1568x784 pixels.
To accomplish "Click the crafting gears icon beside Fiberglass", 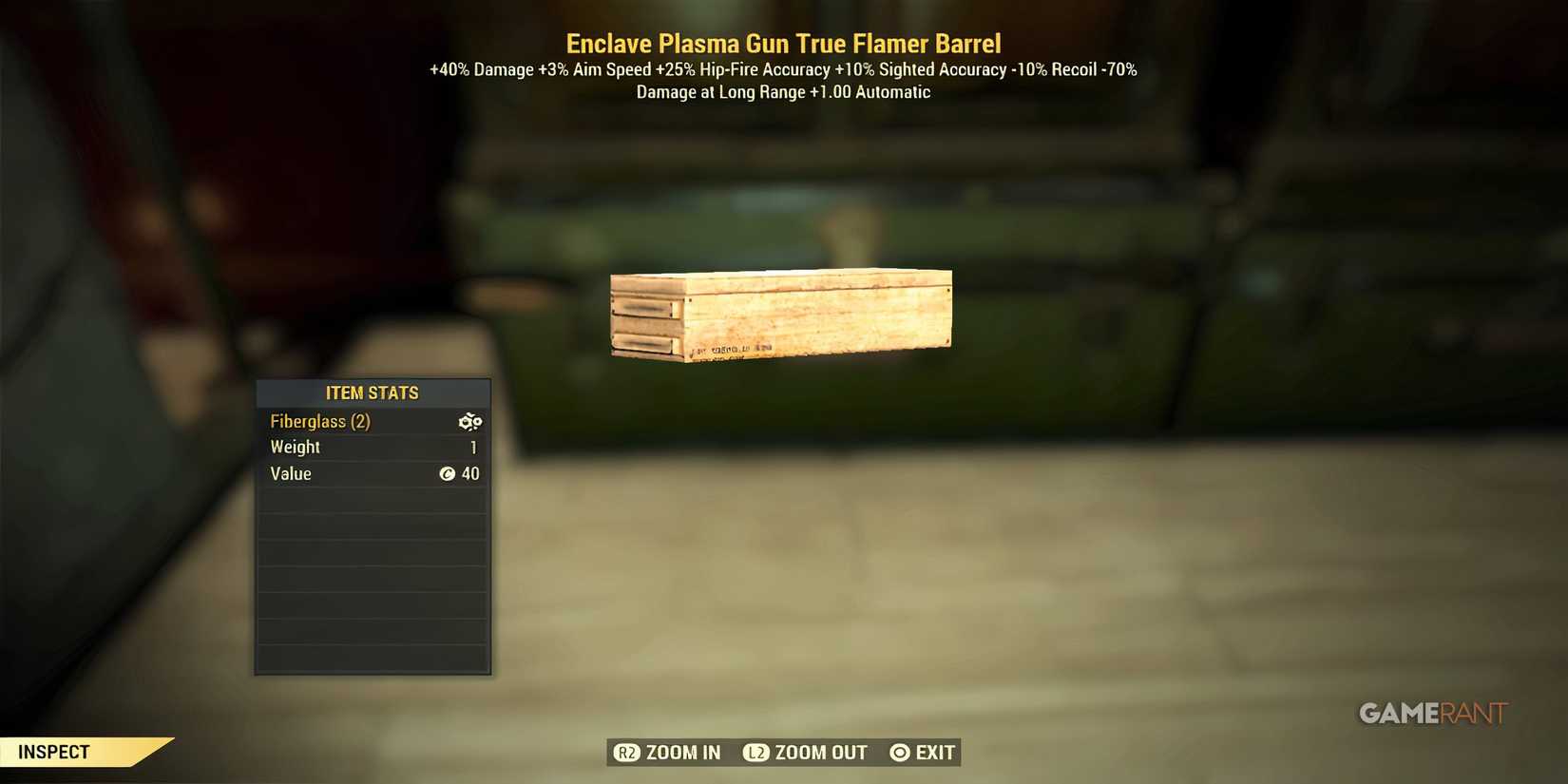I will [470, 421].
